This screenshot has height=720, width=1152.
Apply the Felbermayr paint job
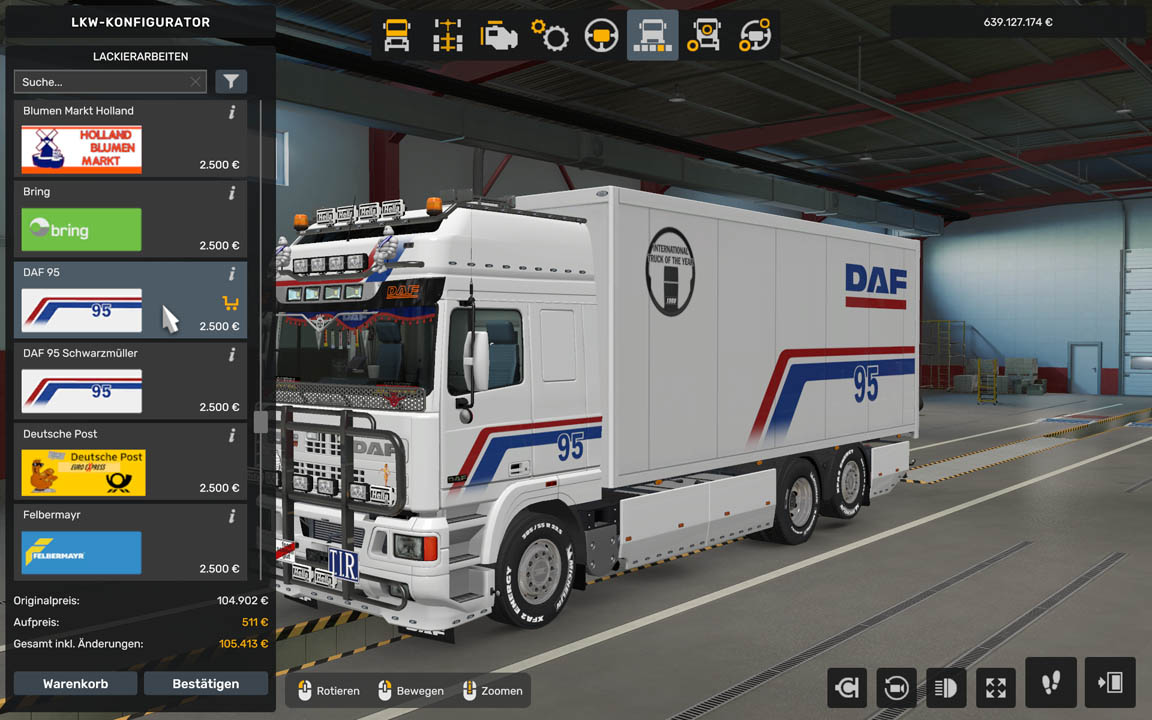[82, 553]
